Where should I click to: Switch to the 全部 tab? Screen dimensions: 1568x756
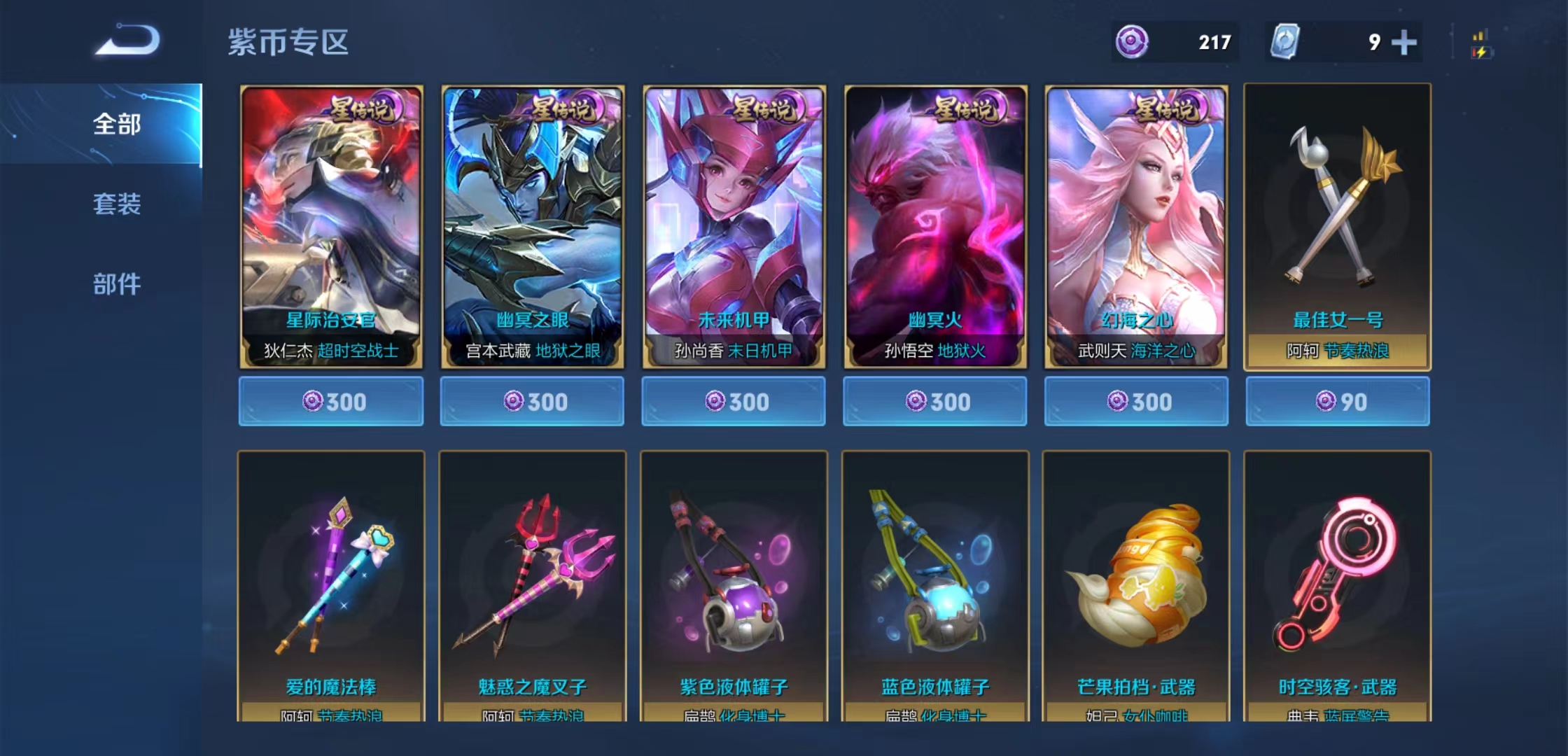point(117,125)
